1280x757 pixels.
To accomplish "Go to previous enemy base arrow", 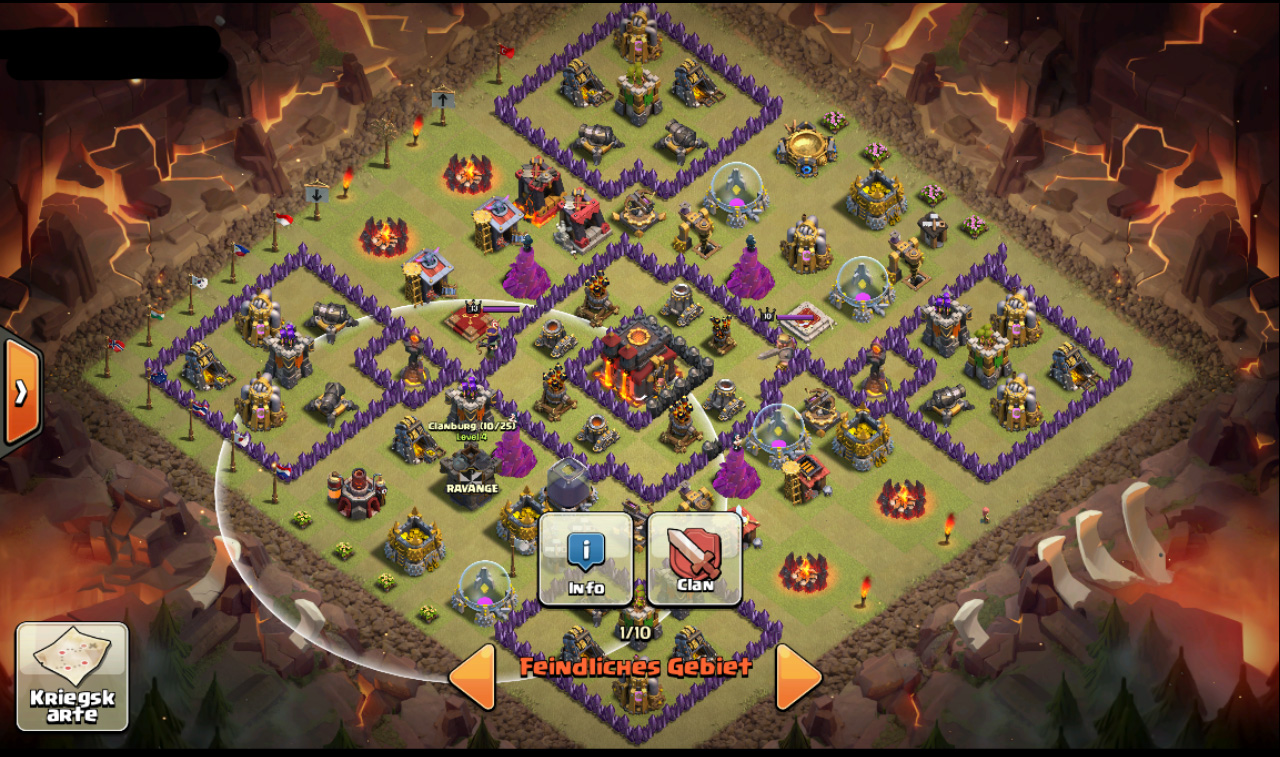I will point(473,677).
